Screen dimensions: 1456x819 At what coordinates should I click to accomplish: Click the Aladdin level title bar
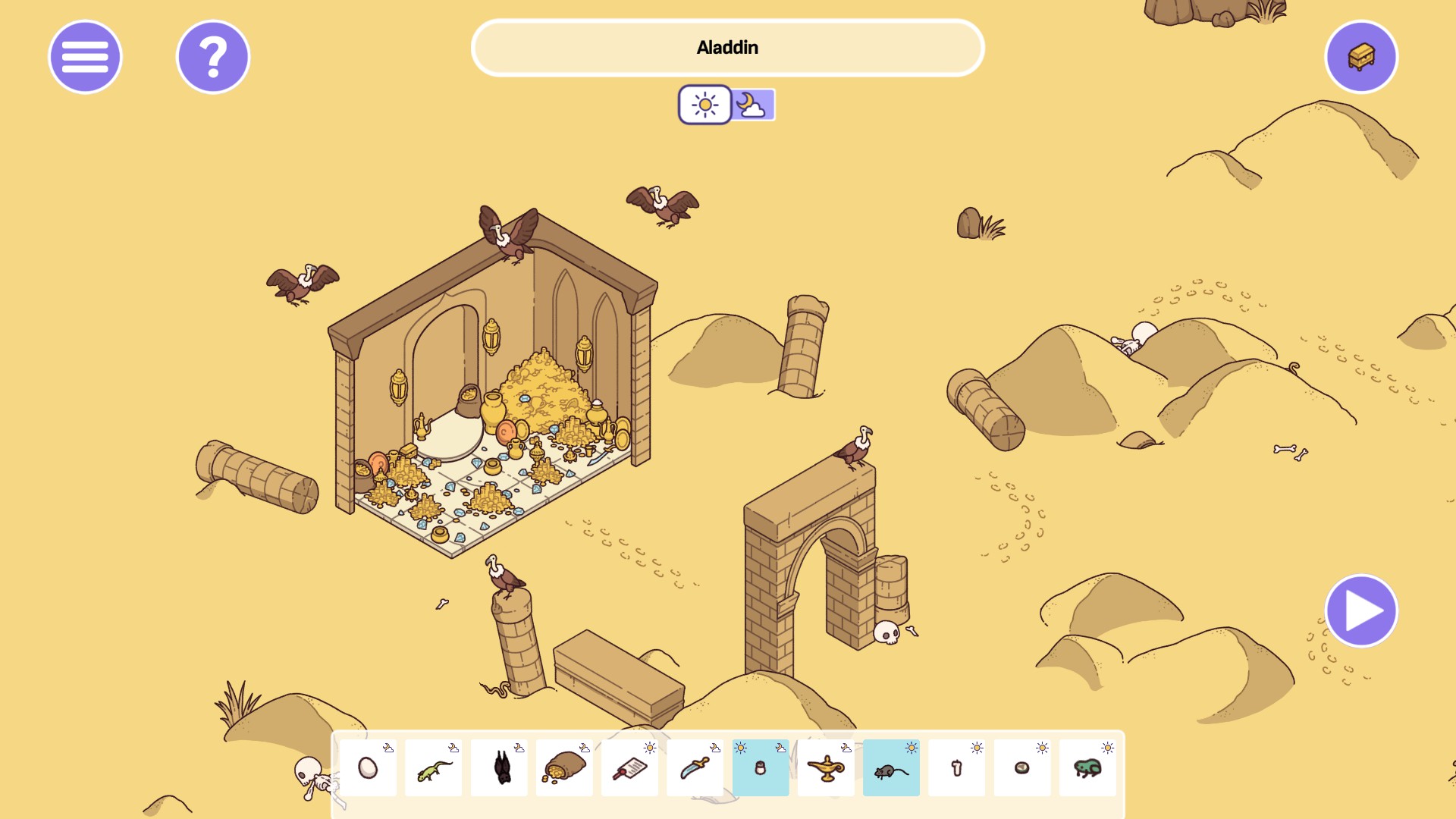click(727, 48)
